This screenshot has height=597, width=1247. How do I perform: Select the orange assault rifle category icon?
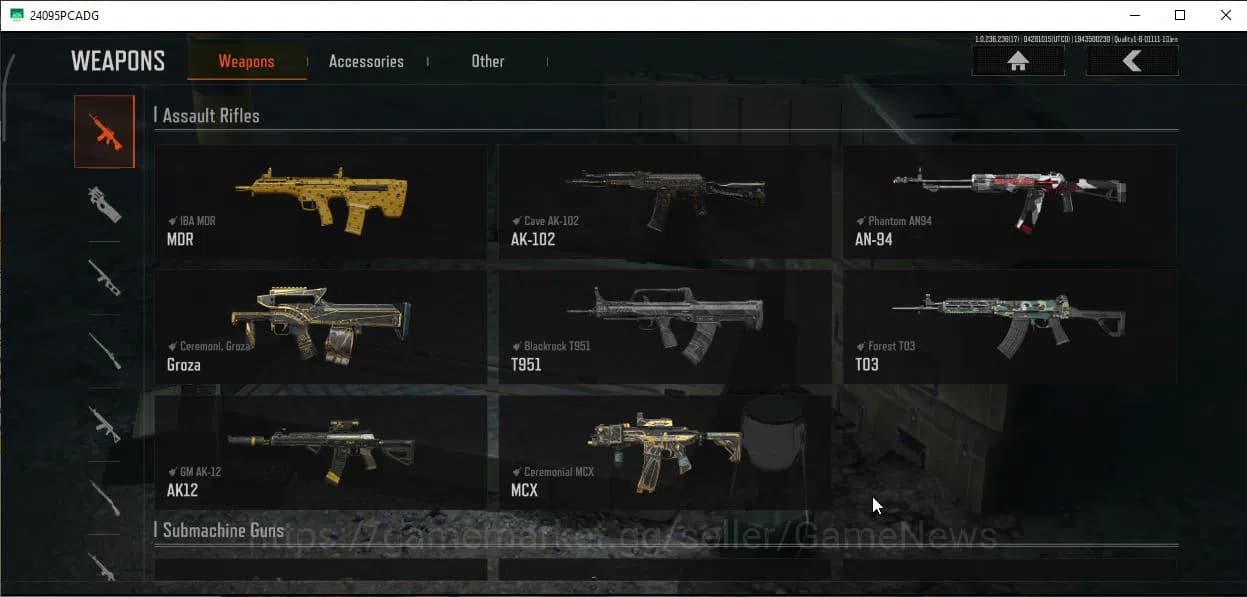coord(104,131)
